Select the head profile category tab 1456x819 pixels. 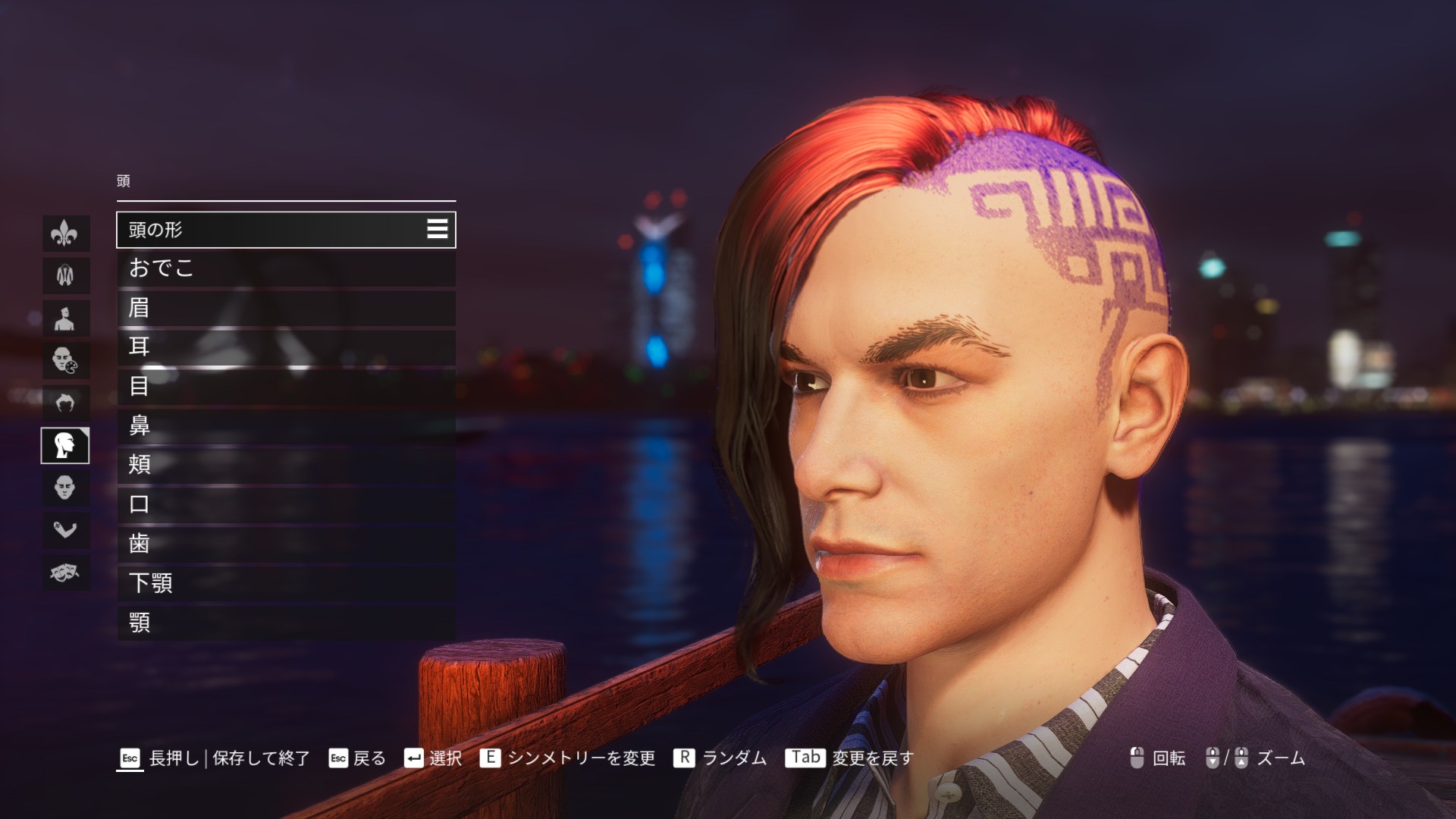coord(65,445)
